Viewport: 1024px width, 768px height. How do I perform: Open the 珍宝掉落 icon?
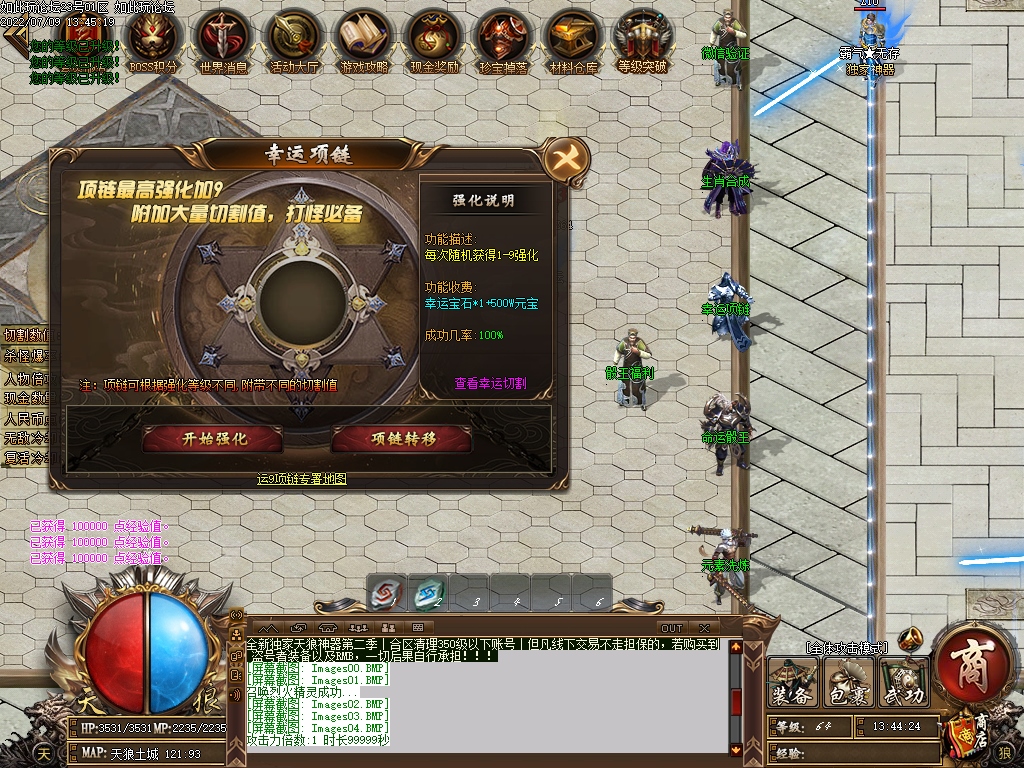[x=504, y=38]
